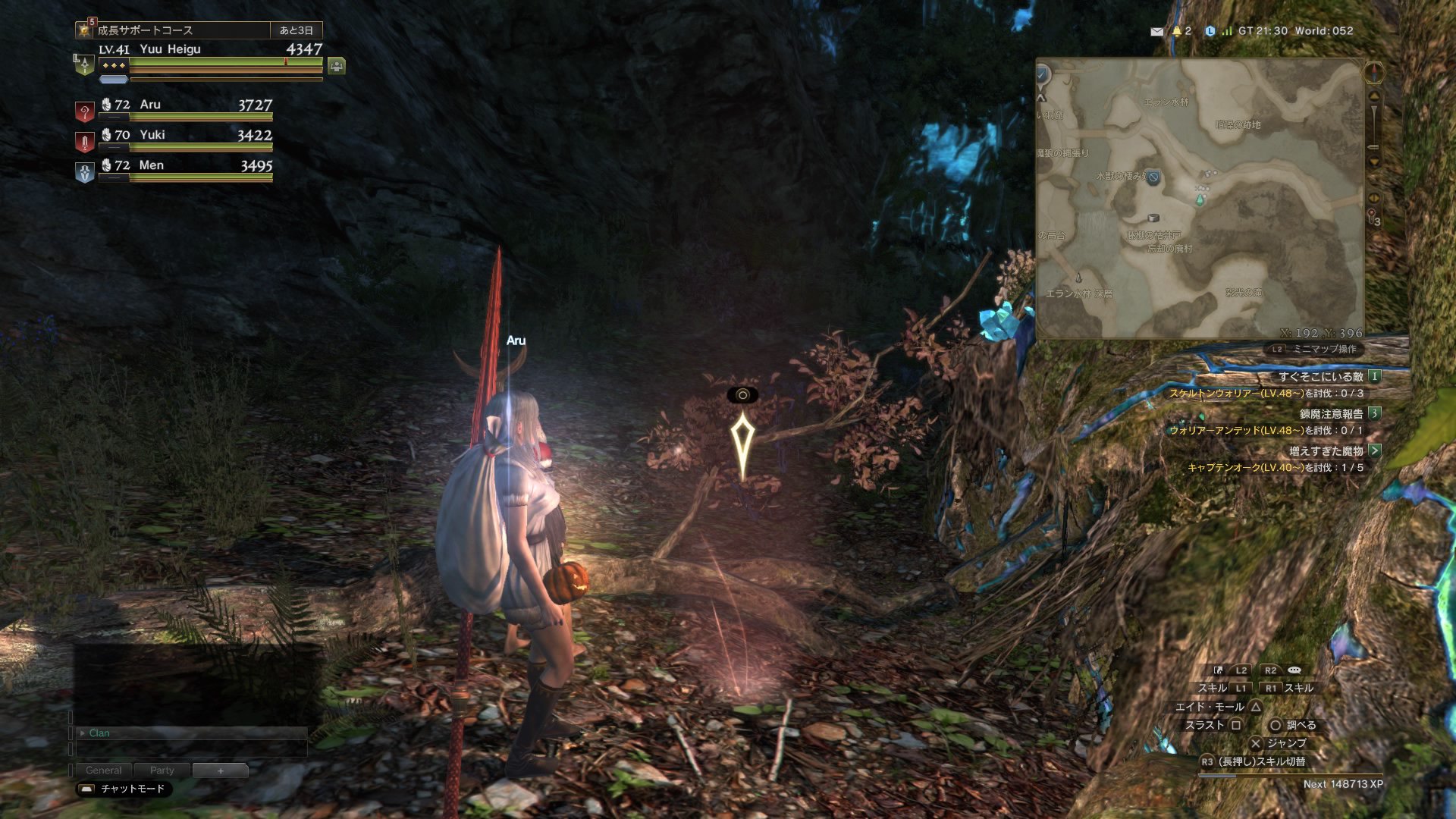Click the red map pin marker counter
This screenshot has height=819, width=1456.
1373,217
